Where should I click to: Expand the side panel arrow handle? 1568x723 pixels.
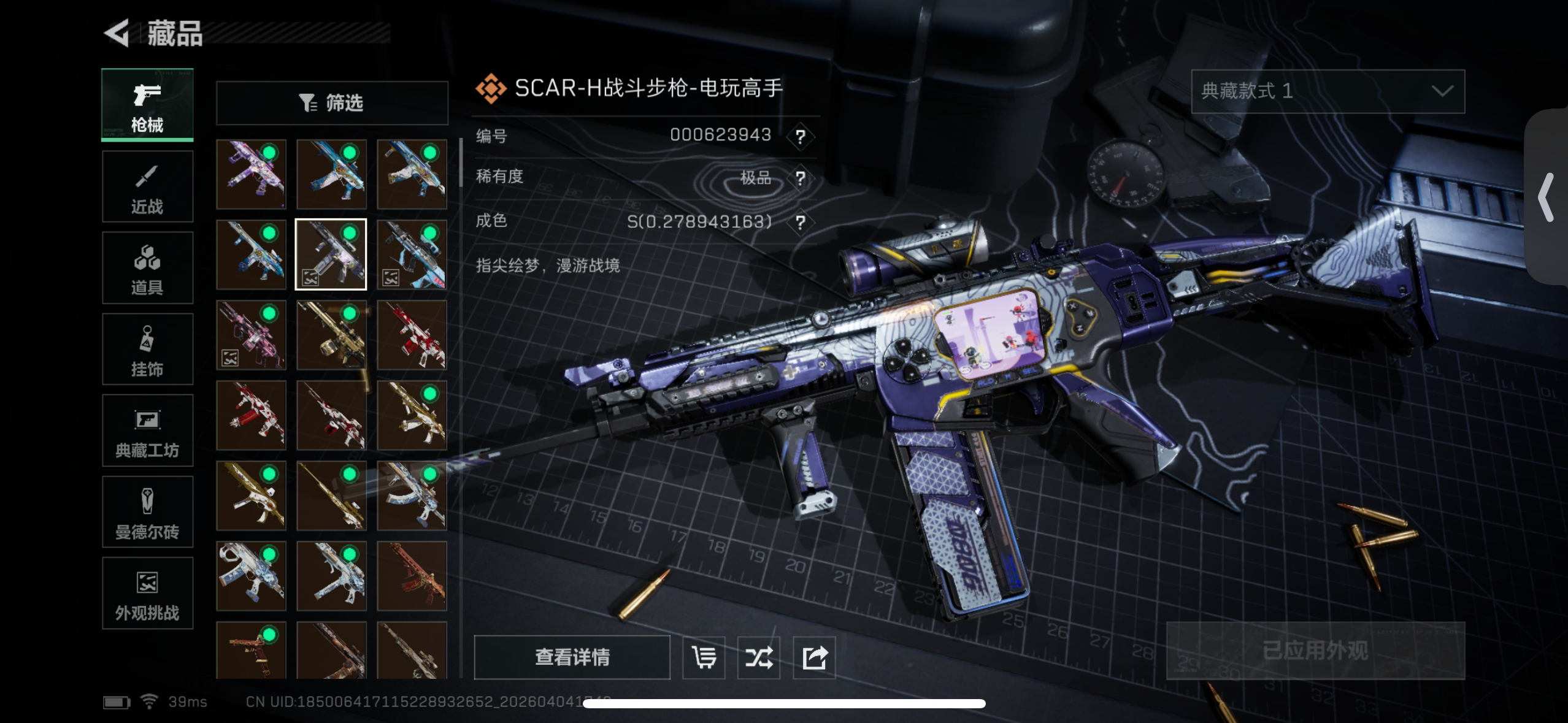tap(1547, 197)
